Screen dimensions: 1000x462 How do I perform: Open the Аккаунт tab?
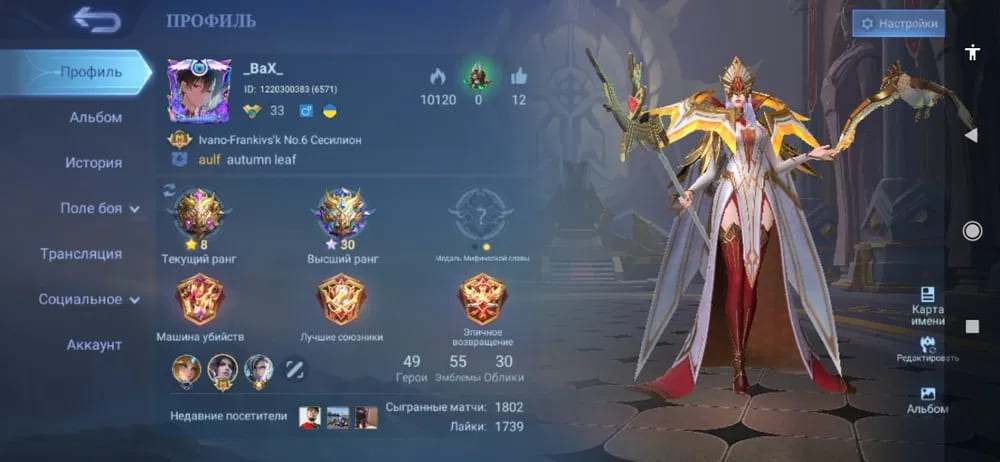[x=94, y=345]
